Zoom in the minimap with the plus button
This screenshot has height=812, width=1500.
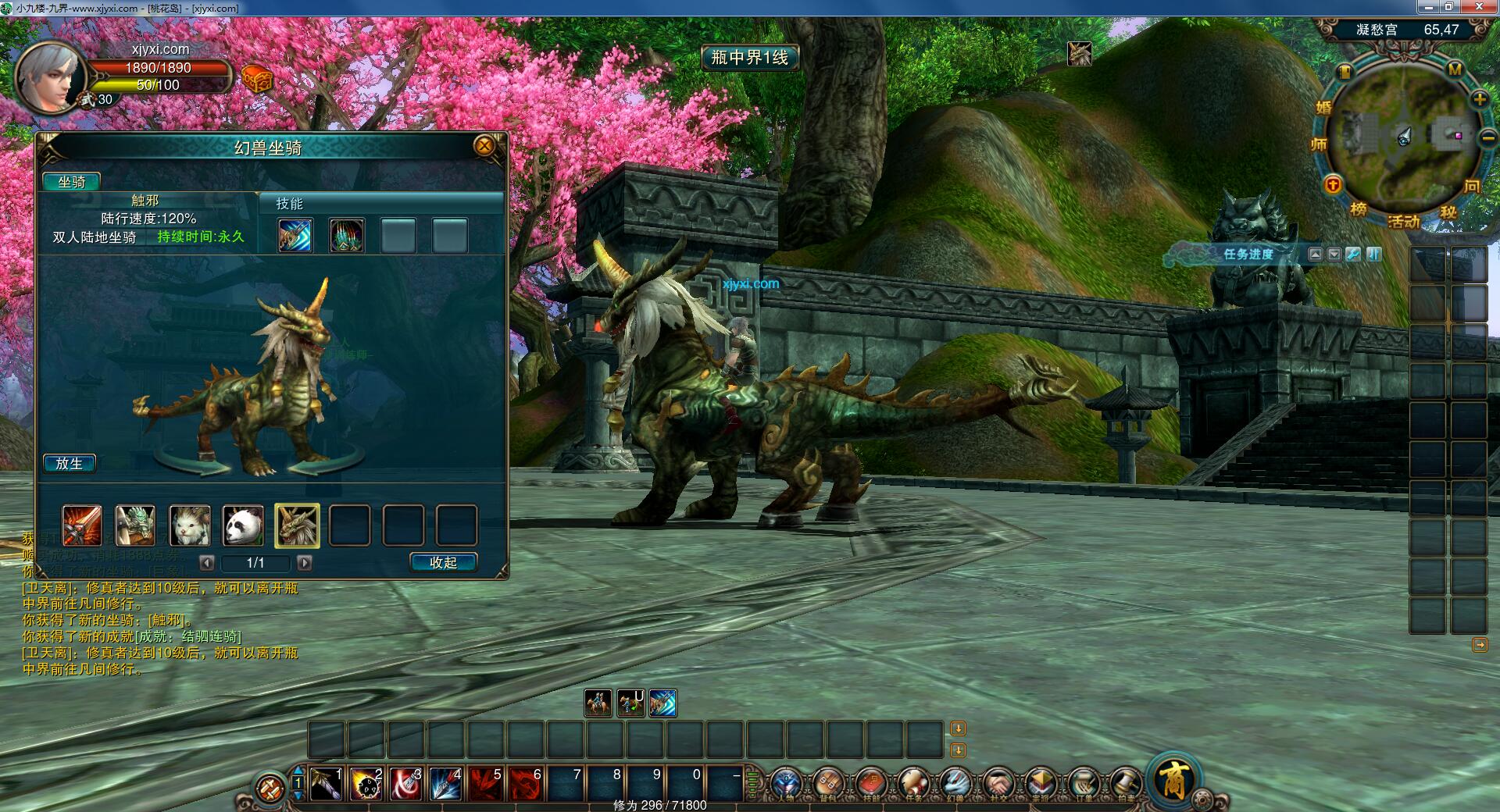[1480, 99]
